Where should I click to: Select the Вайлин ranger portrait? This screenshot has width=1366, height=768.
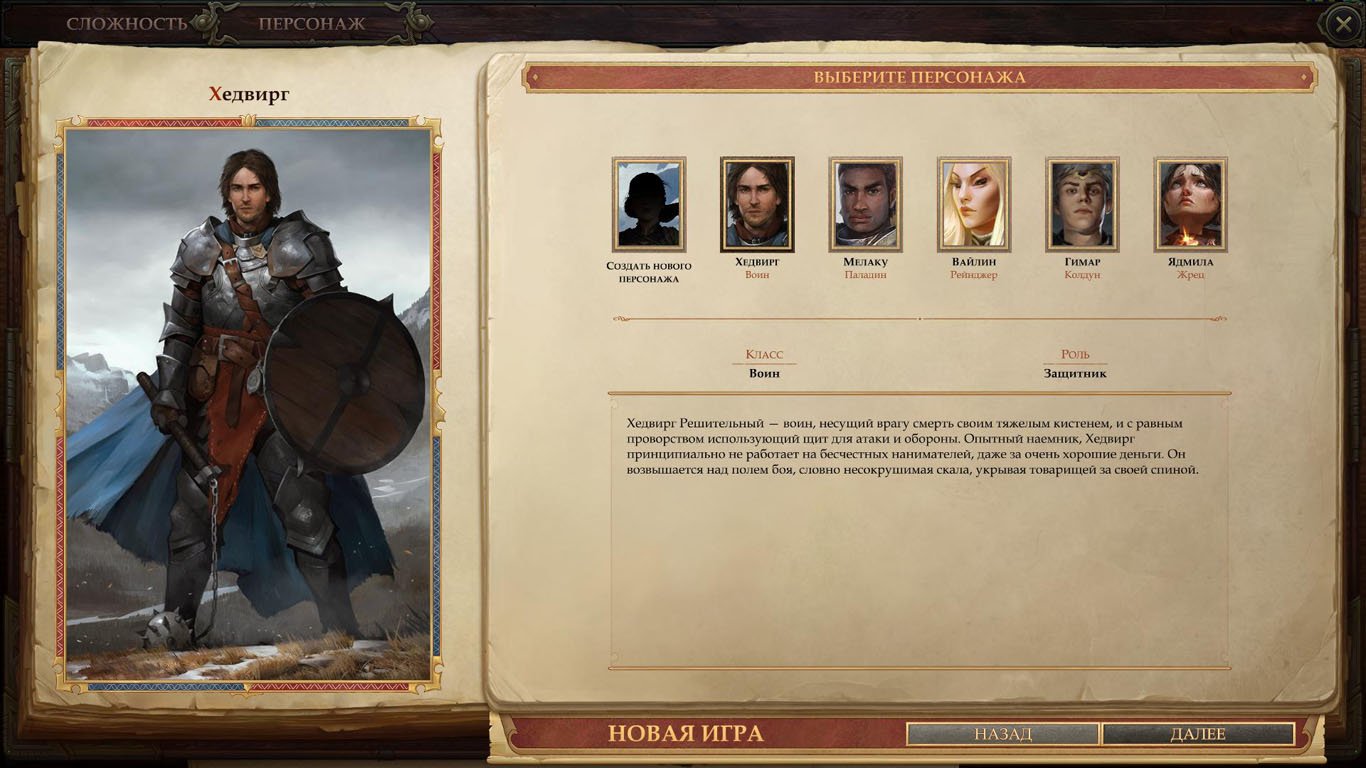pos(972,204)
